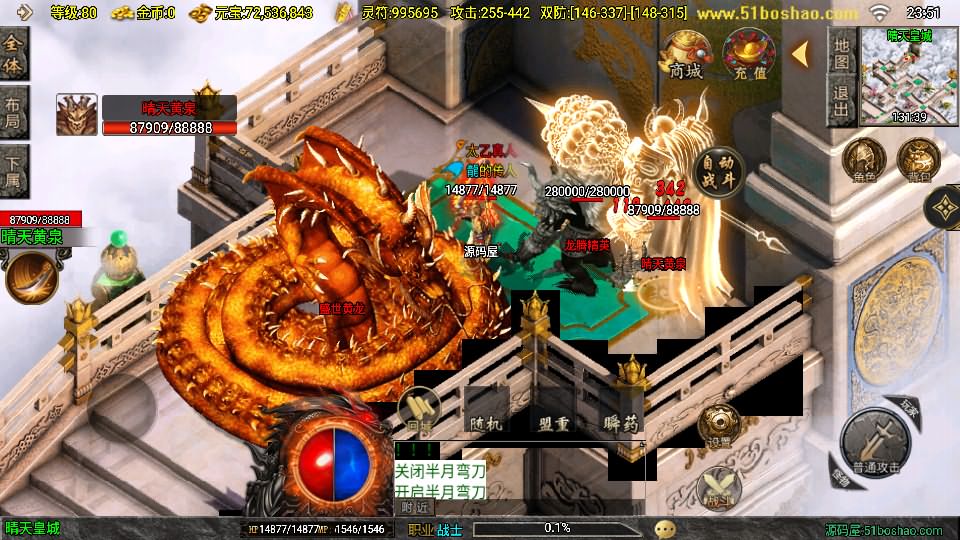This screenshot has height=540, width=960.
Task: Open the 充值 recharge screen
Action: 749,53
